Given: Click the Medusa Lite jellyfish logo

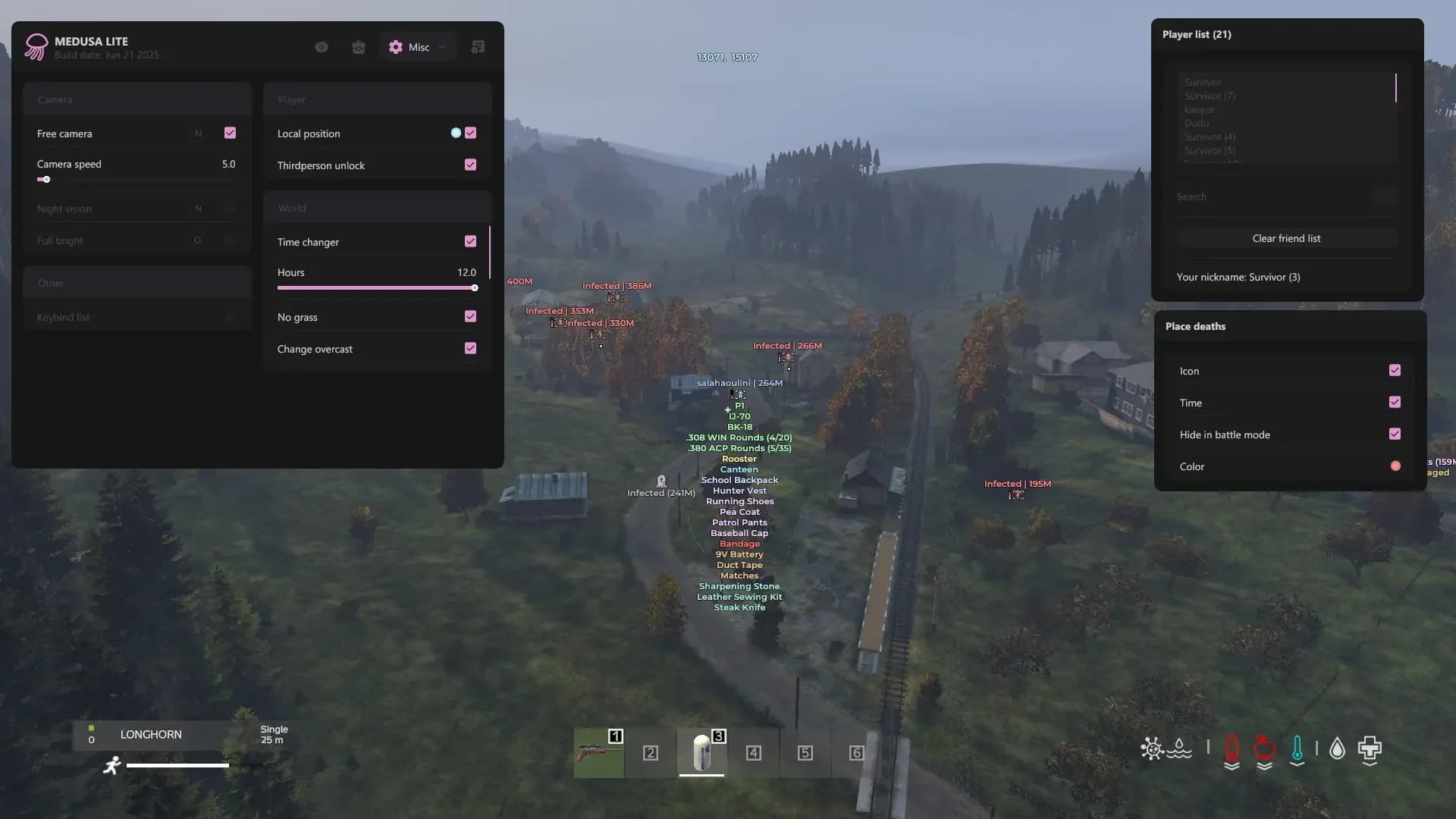Looking at the screenshot, I should (x=36, y=46).
